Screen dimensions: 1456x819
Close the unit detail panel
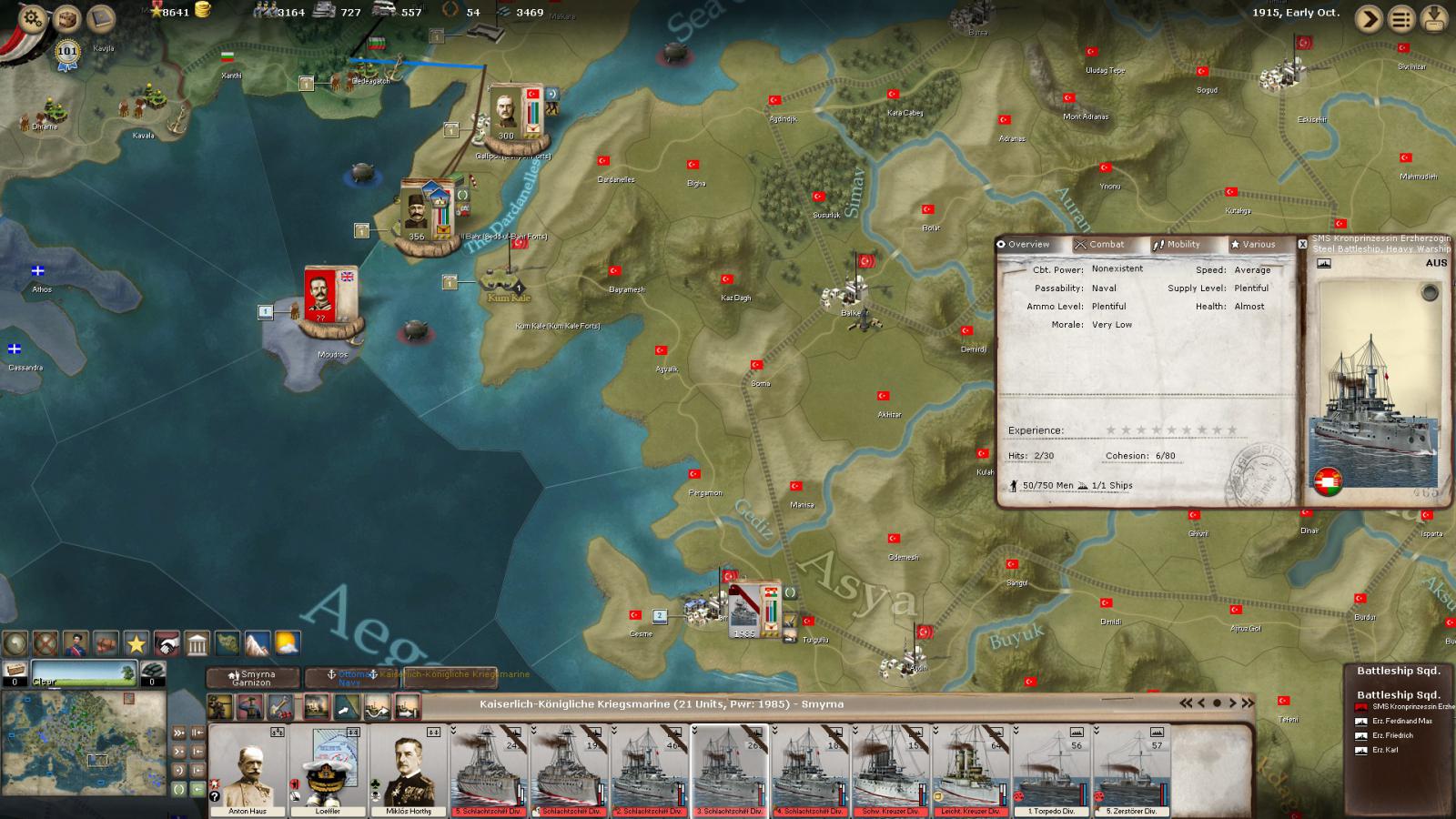coord(1302,244)
